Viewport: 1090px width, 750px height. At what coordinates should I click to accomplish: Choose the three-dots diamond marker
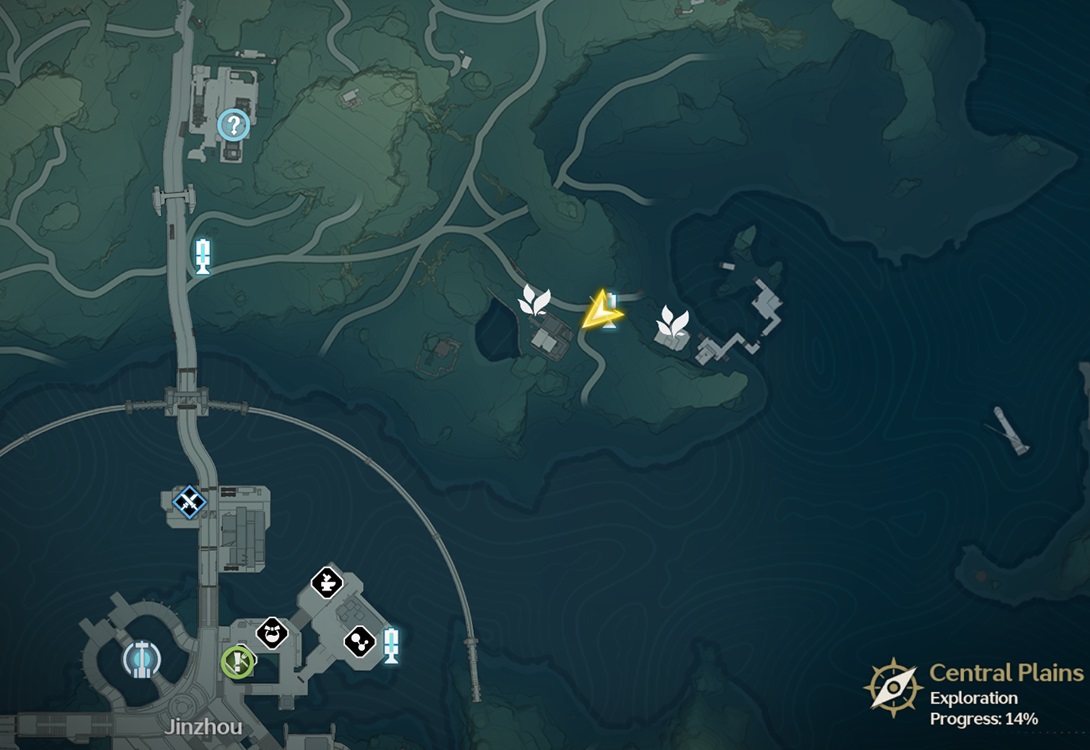359,641
